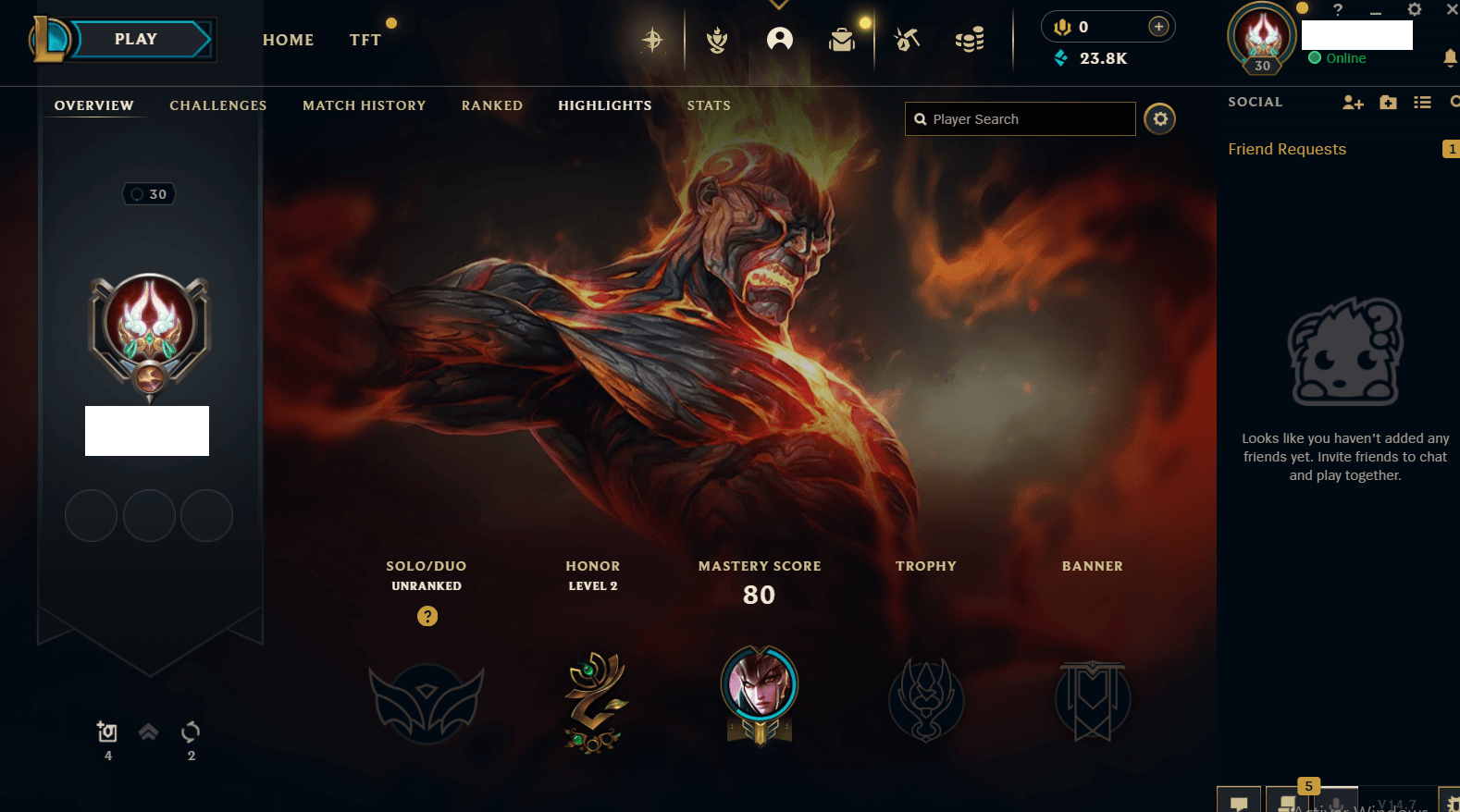This screenshot has width=1460, height=812.
Task: Open the client settings gear icon
Action: (1414, 10)
